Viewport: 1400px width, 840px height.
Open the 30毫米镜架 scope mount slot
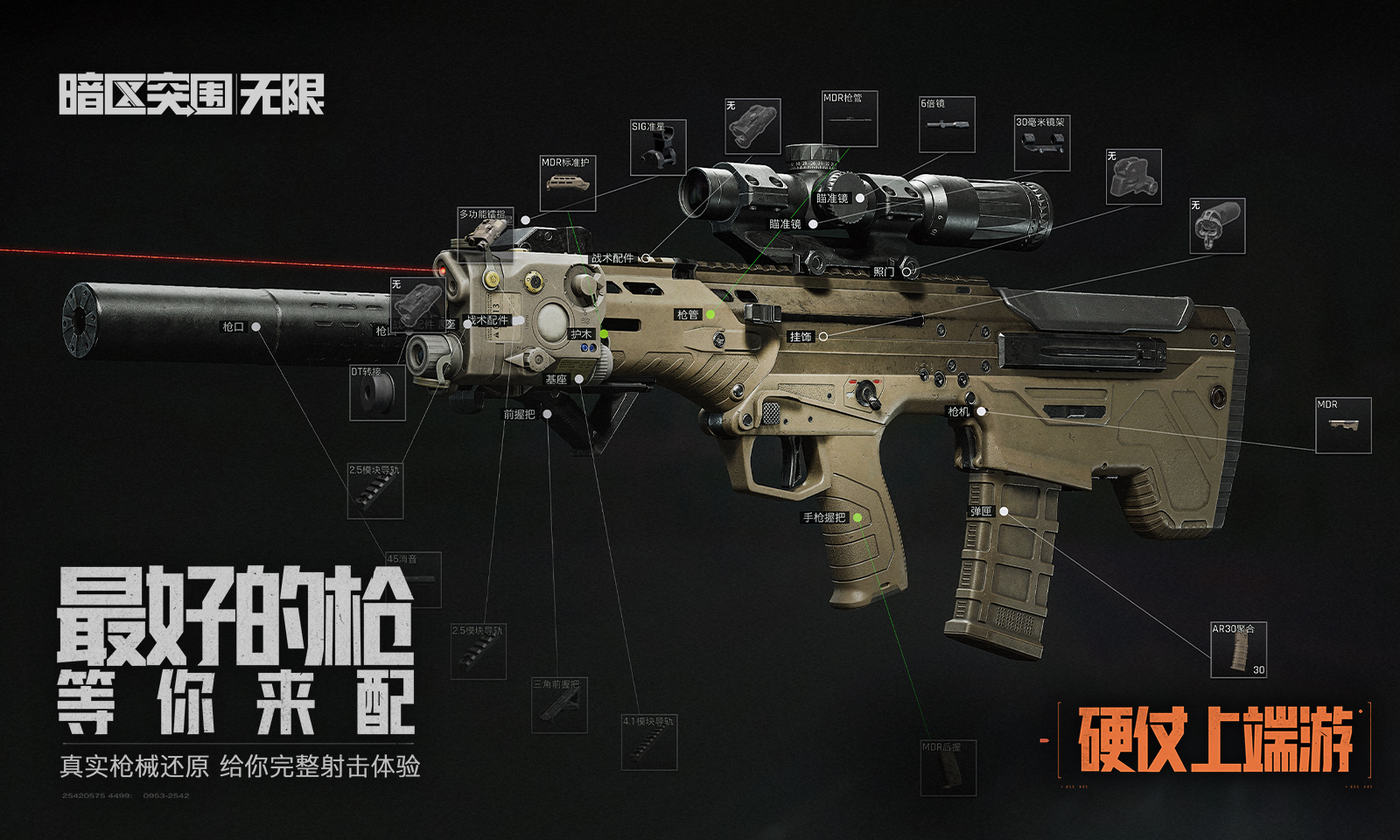[1041, 143]
